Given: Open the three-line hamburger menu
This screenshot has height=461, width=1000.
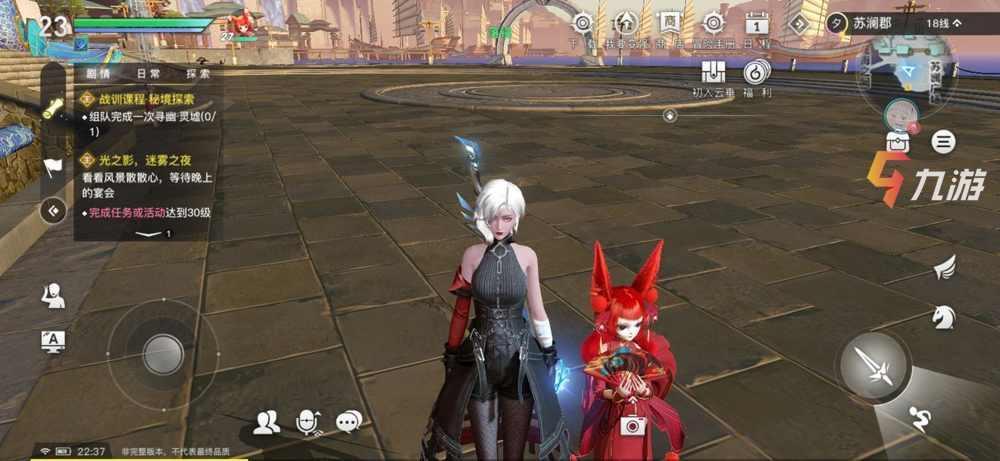Looking at the screenshot, I should coord(943,142).
